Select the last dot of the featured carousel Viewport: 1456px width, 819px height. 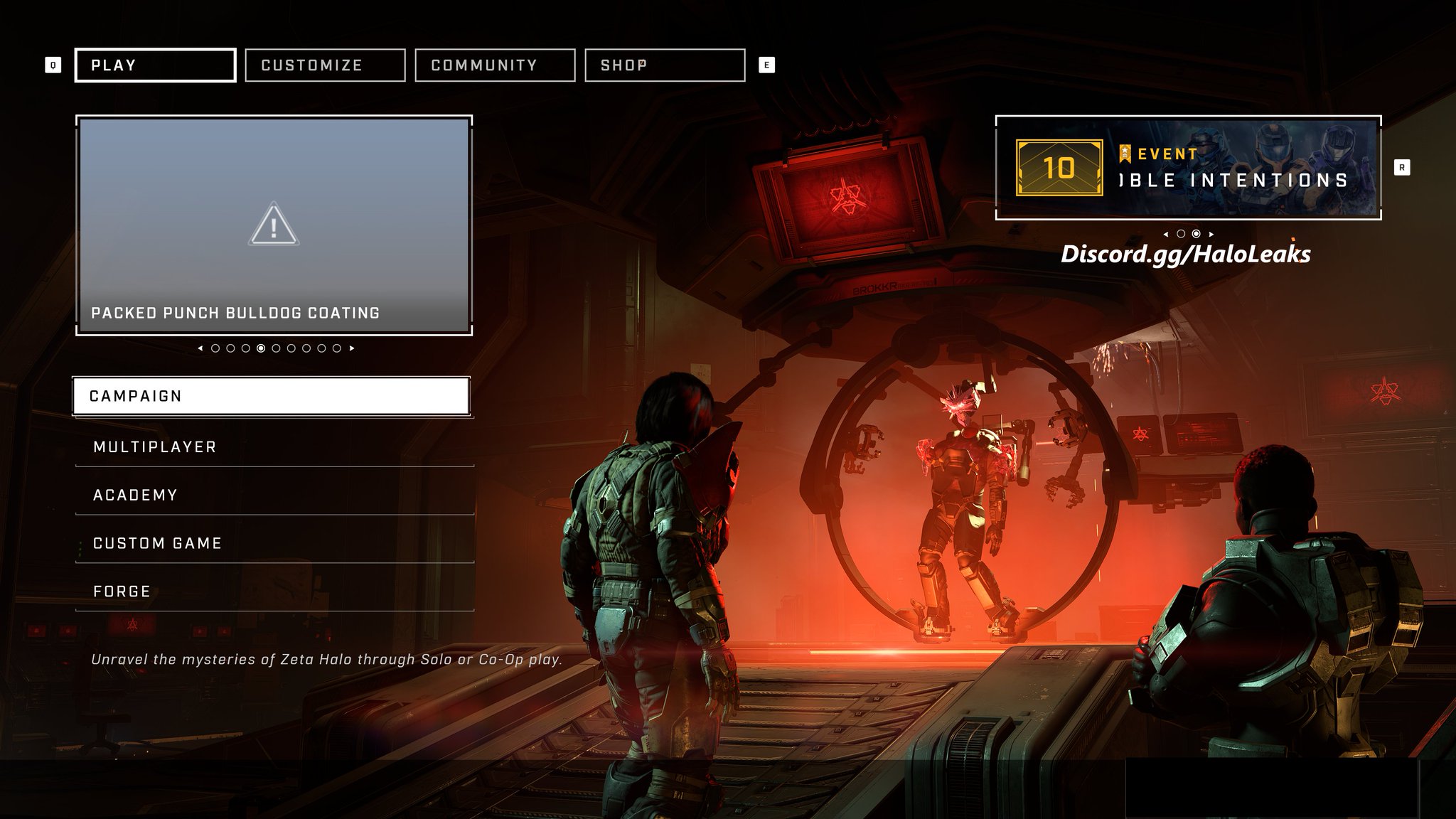[x=337, y=348]
